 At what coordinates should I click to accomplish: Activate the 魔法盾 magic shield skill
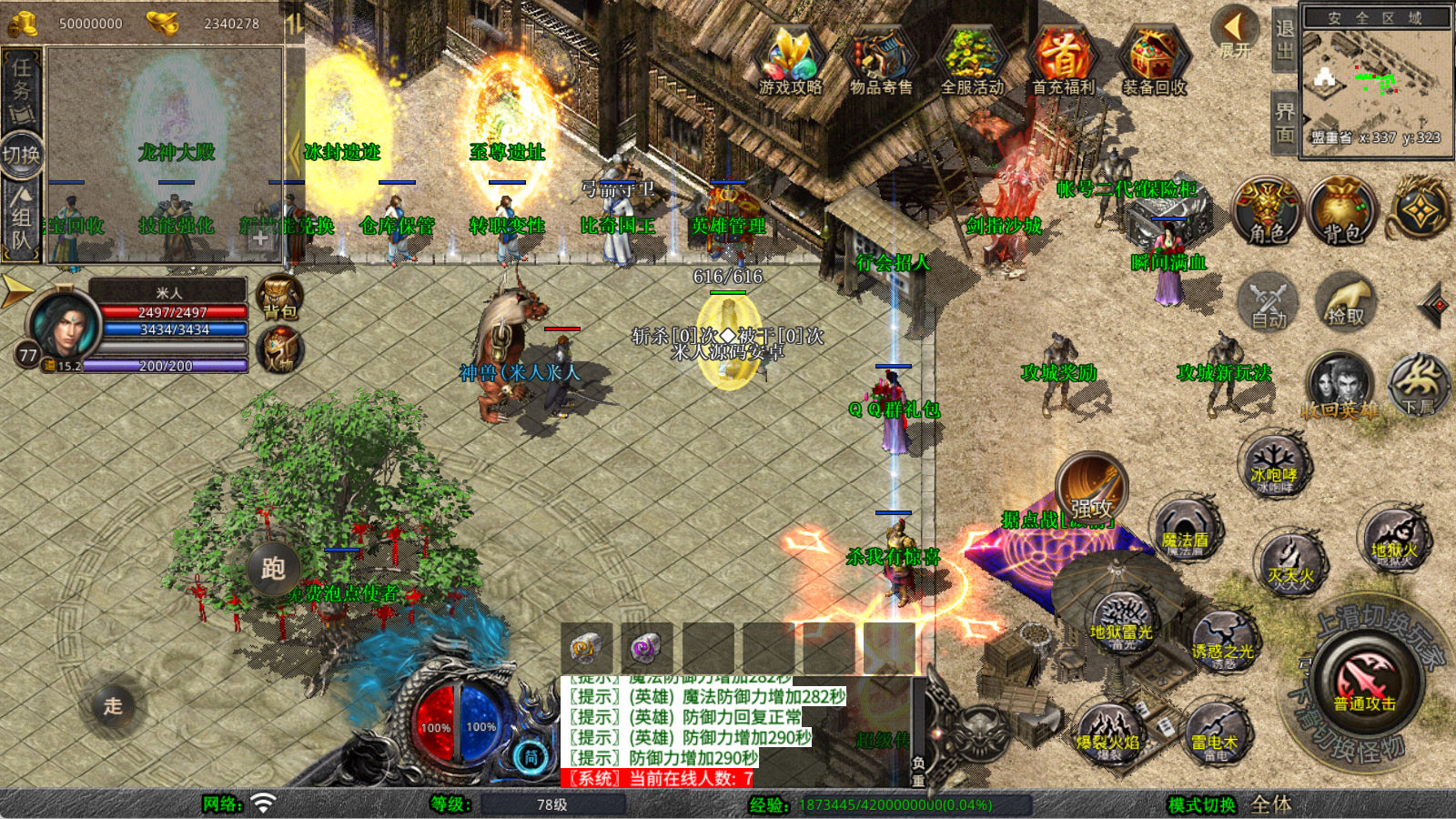[x=1184, y=532]
